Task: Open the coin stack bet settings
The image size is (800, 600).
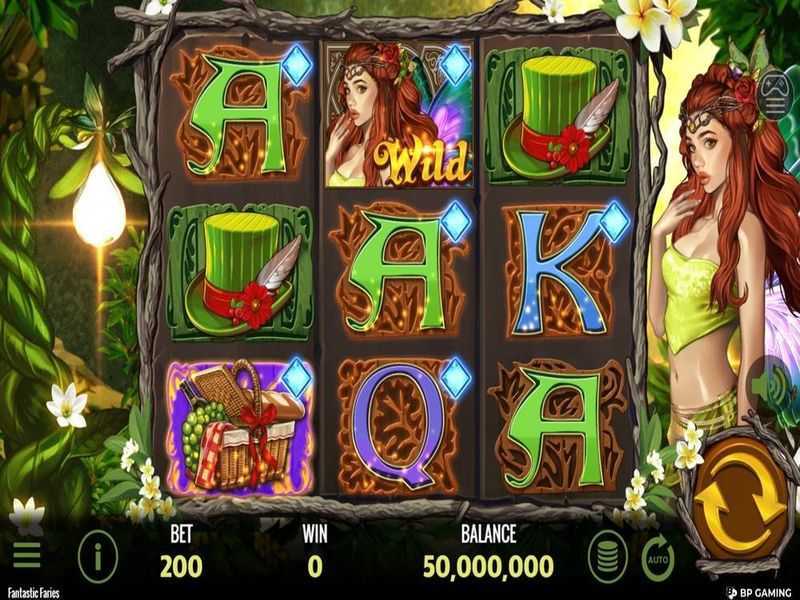Action: click(x=605, y=553)
